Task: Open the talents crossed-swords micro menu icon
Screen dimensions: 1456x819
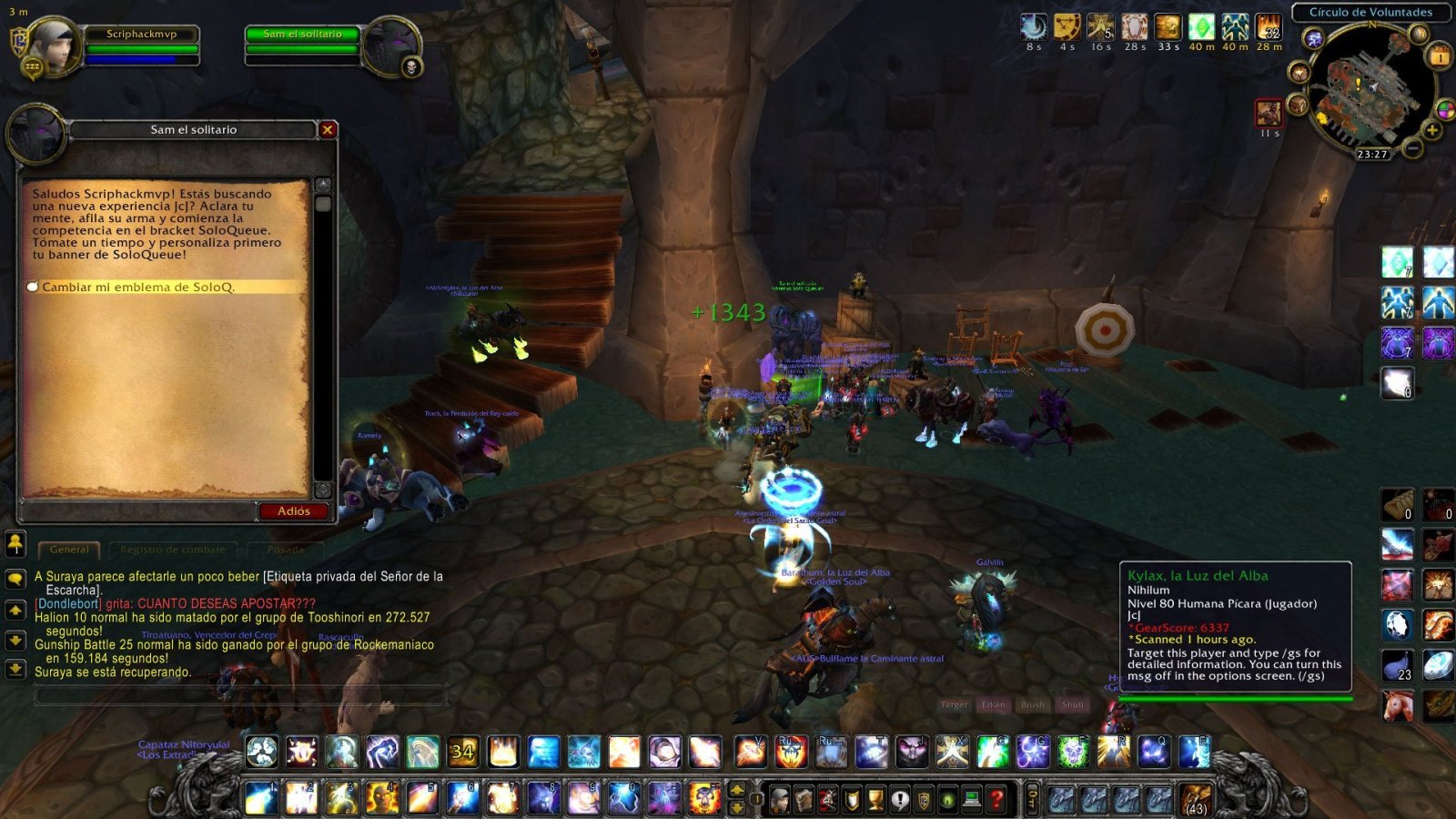Action: 827,800
